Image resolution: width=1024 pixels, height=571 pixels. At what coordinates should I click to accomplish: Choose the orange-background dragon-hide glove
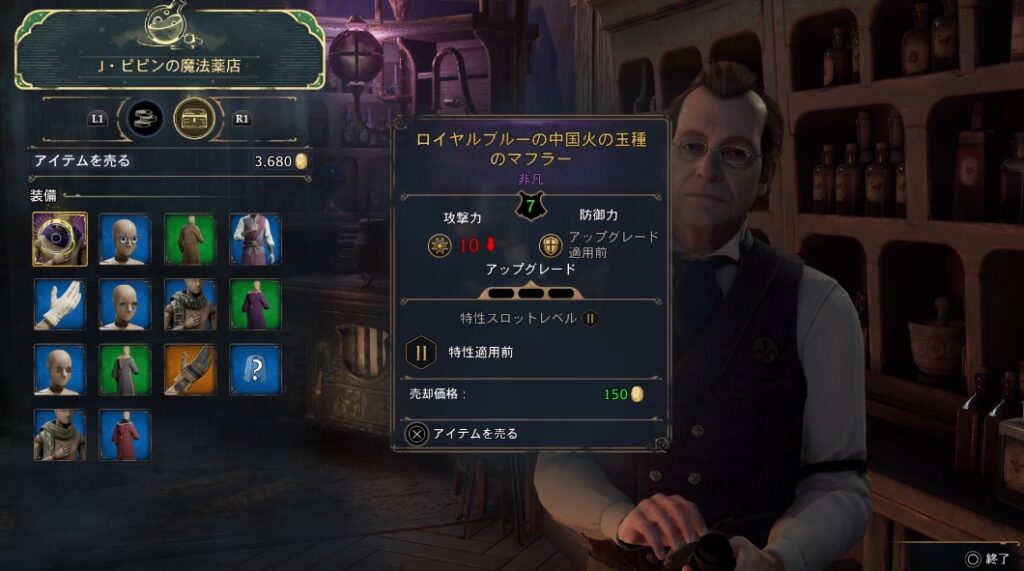click(190, 370)
